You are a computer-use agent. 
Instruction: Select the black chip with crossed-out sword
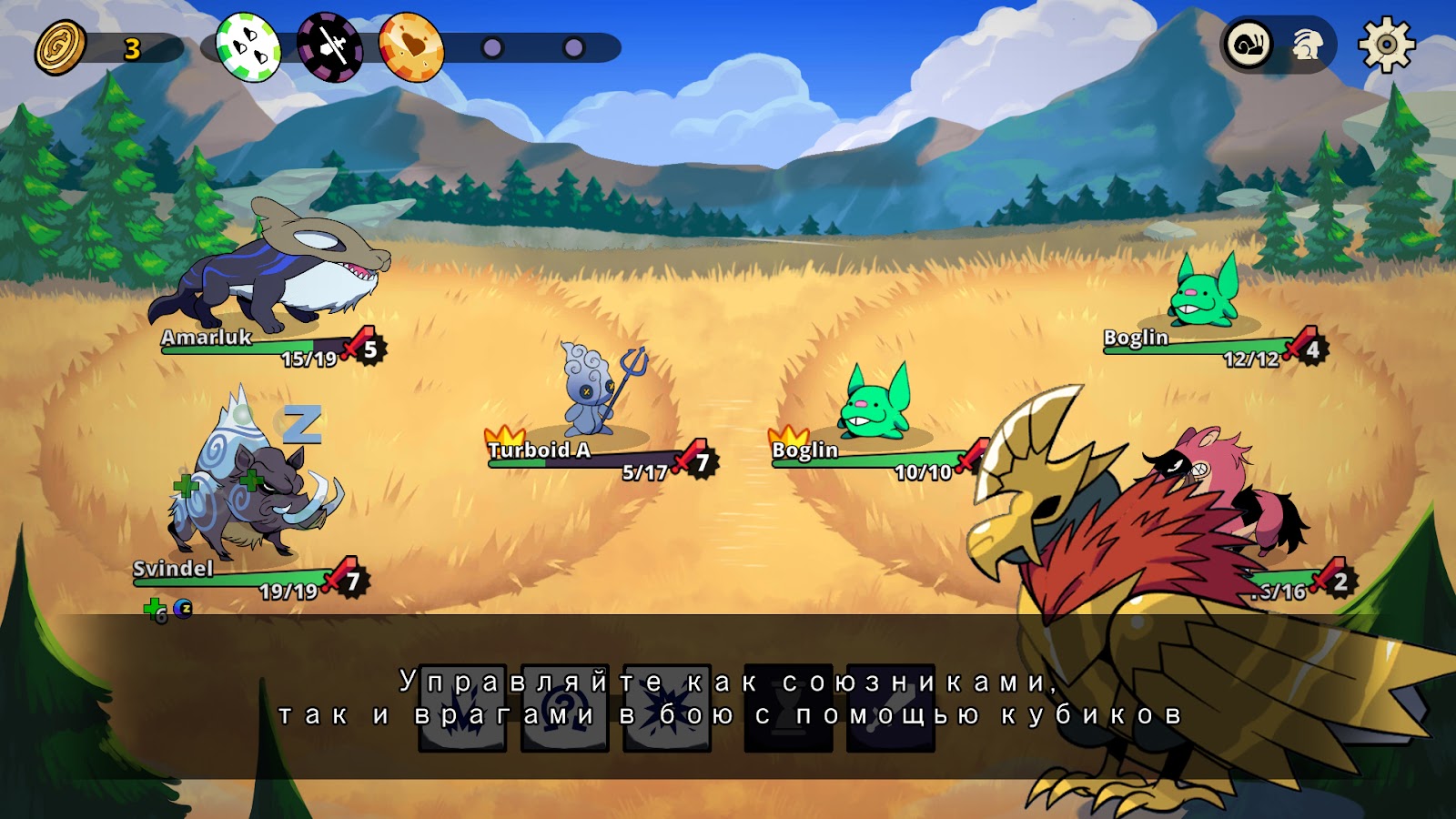329,46
